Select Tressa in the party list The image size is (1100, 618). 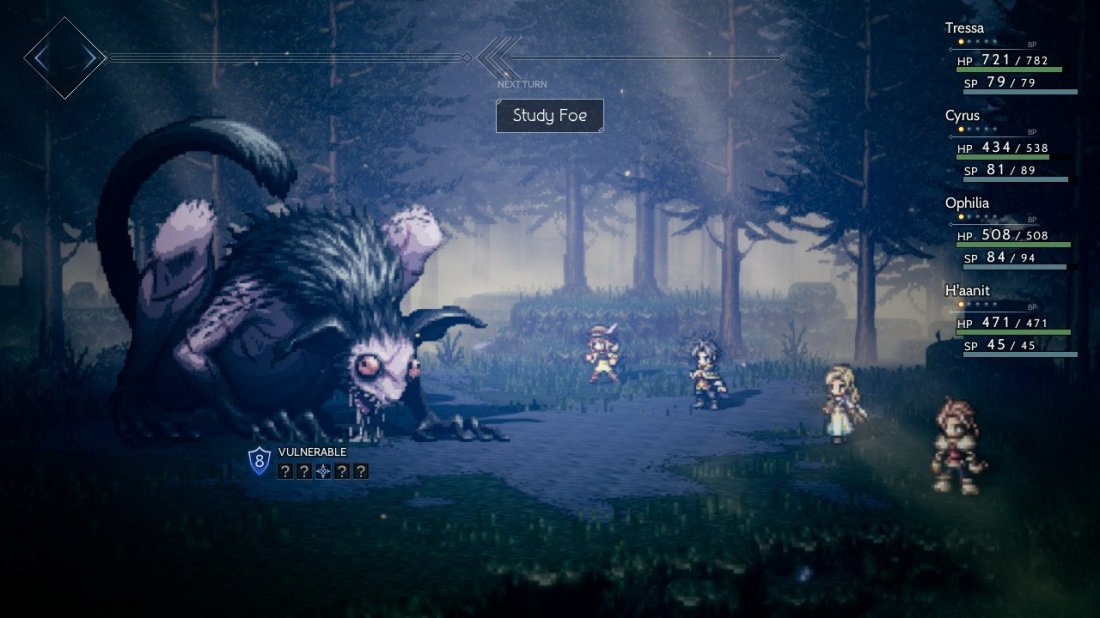coord(965,28)
